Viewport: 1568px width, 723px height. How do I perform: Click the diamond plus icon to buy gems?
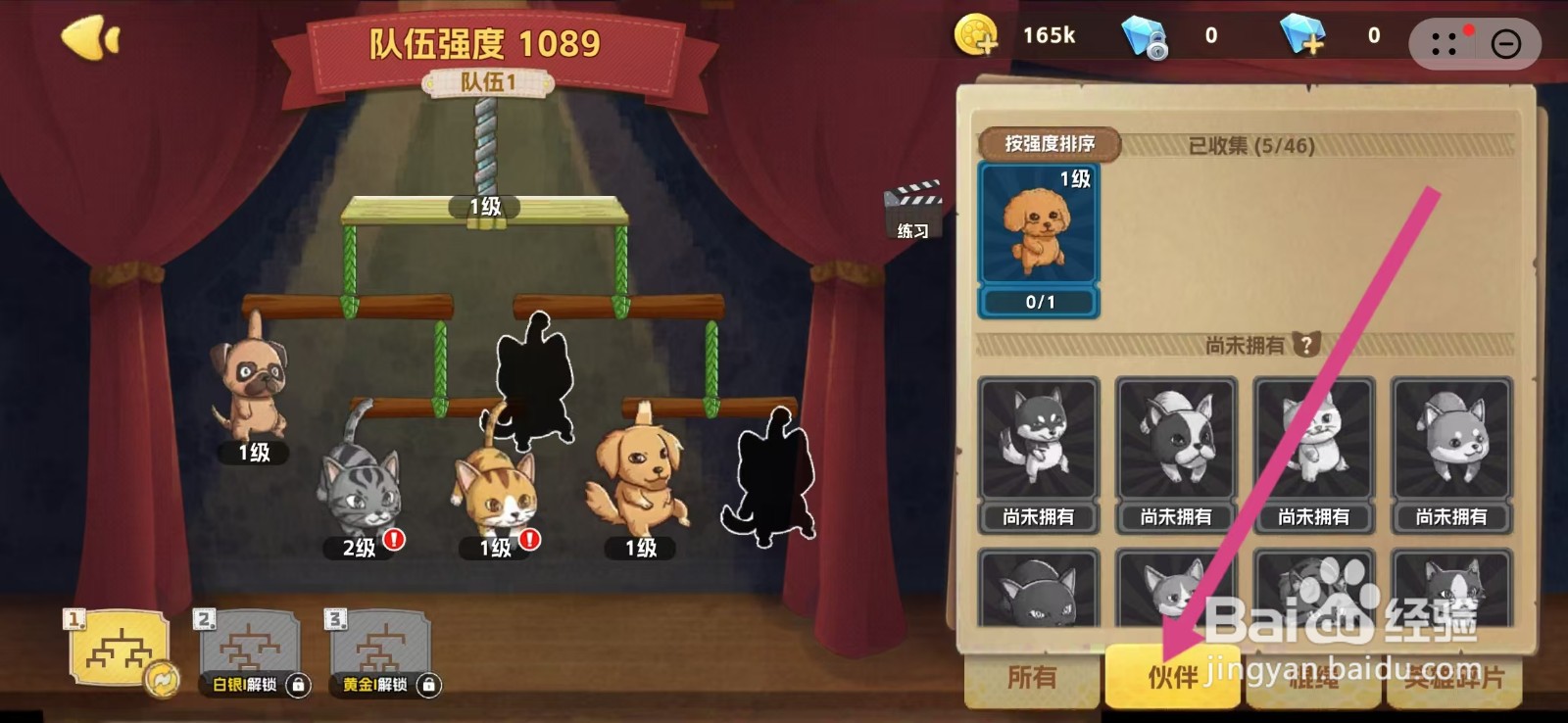1305,35
